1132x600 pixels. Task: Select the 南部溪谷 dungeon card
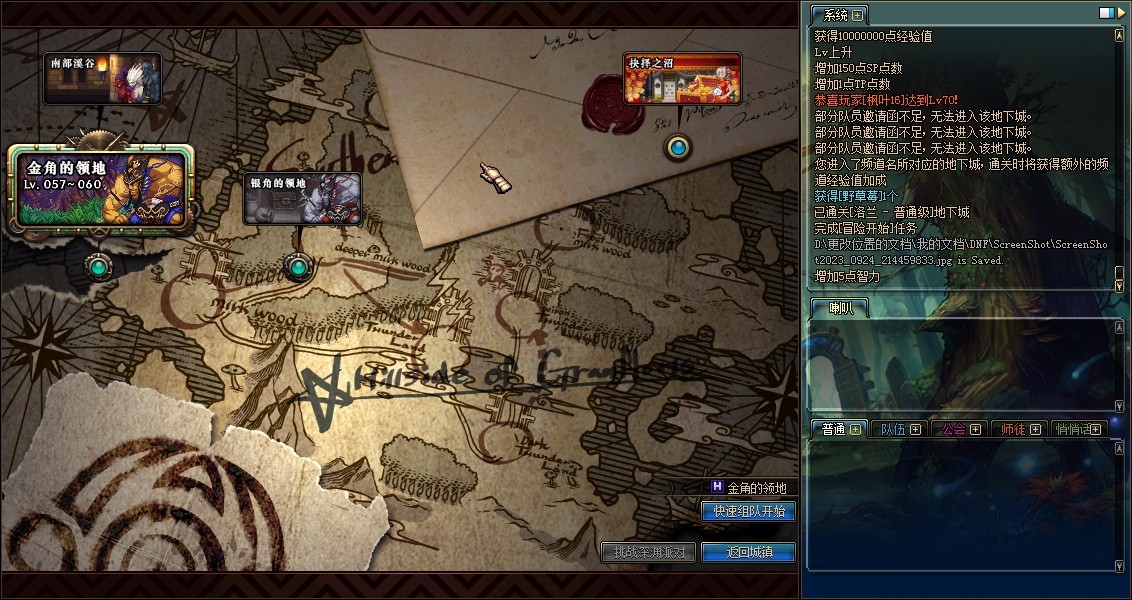point(102,79)
